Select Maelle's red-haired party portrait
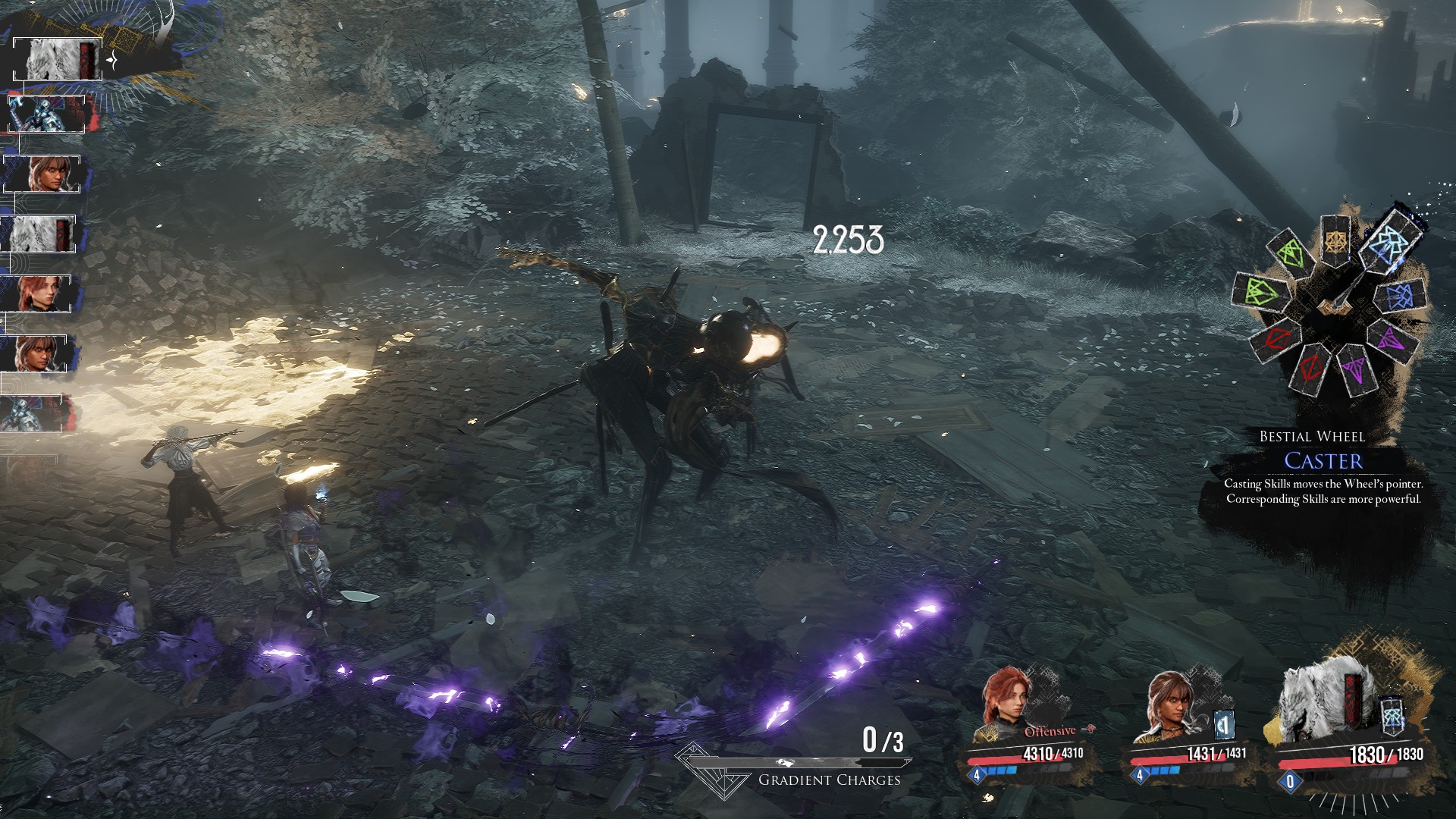The image size is (1456, 819). [1008, 705]
